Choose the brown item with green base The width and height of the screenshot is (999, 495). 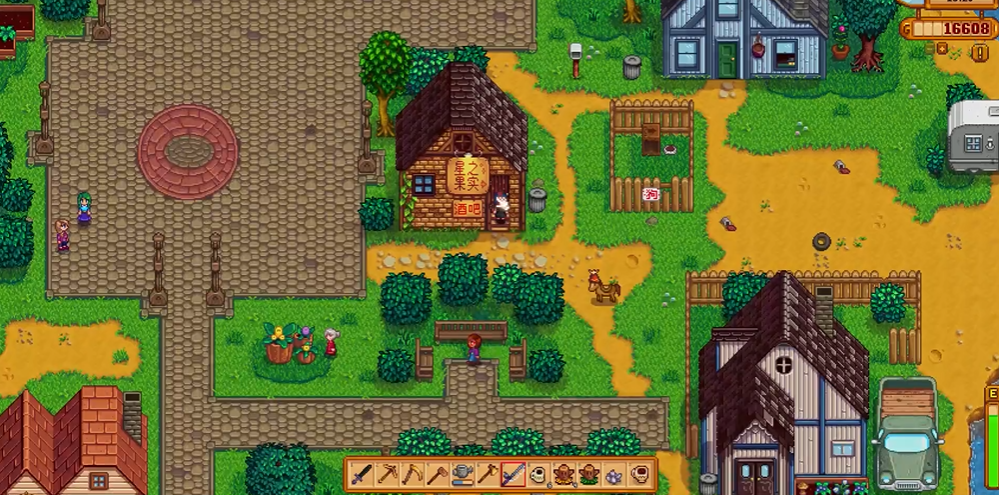coord(588,474)
